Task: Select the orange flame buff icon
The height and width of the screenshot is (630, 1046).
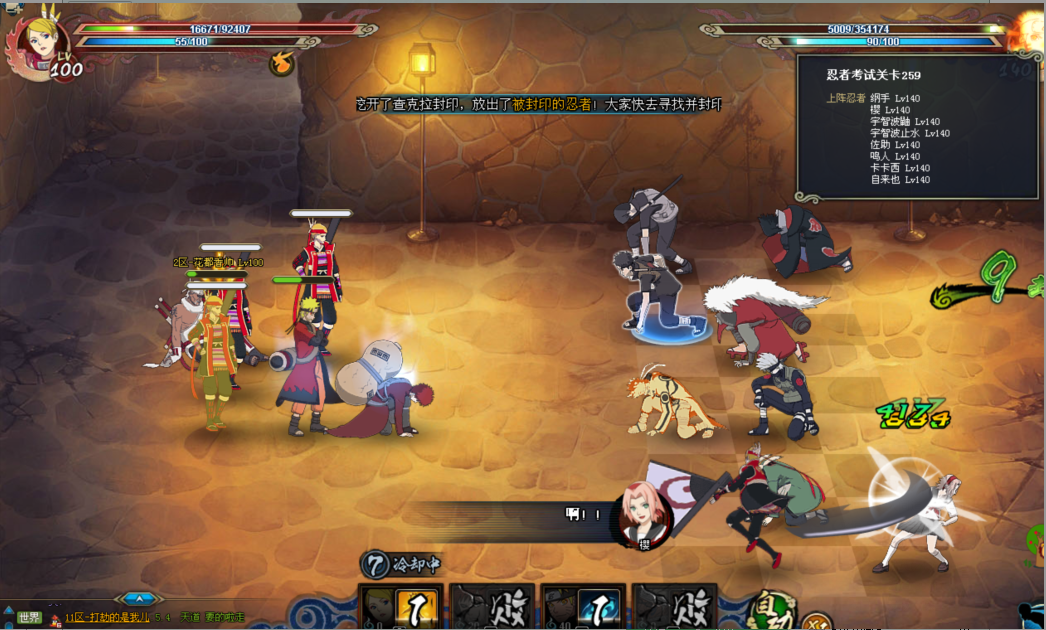Action: [x=282, y=63]
